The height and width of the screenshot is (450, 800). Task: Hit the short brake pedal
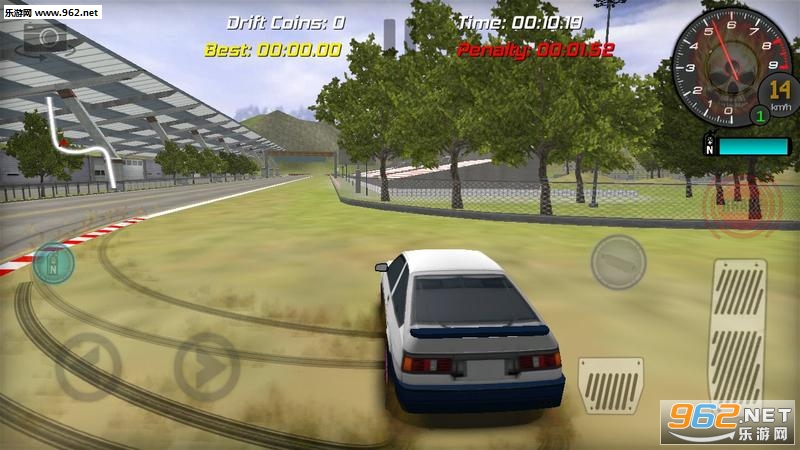(610, 385)
